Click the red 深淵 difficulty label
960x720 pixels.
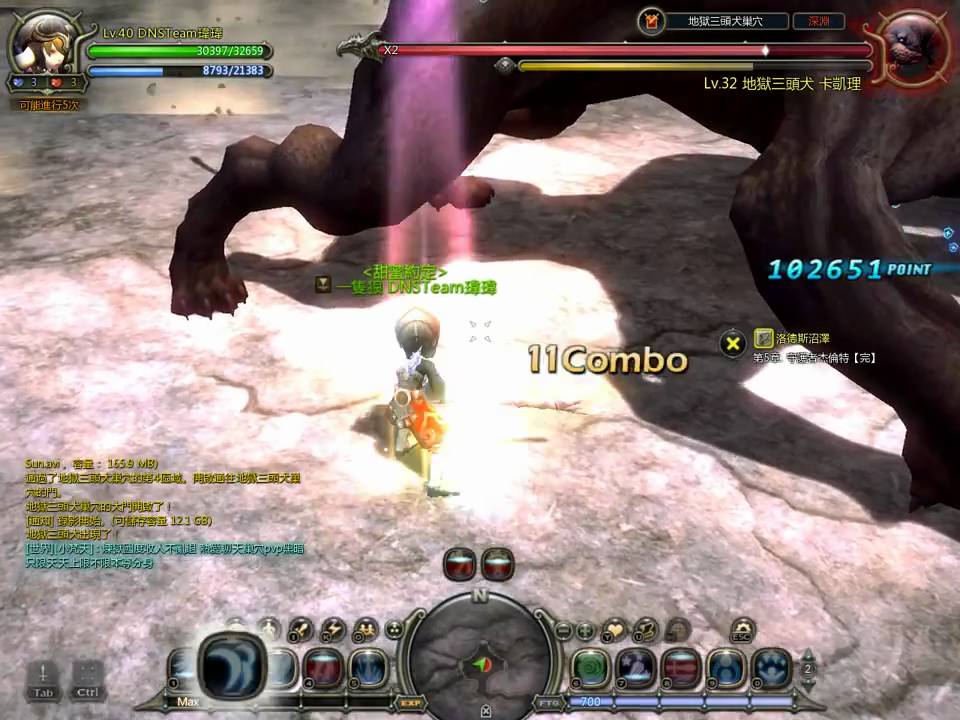pyautogui.click(x=818, y=20)
